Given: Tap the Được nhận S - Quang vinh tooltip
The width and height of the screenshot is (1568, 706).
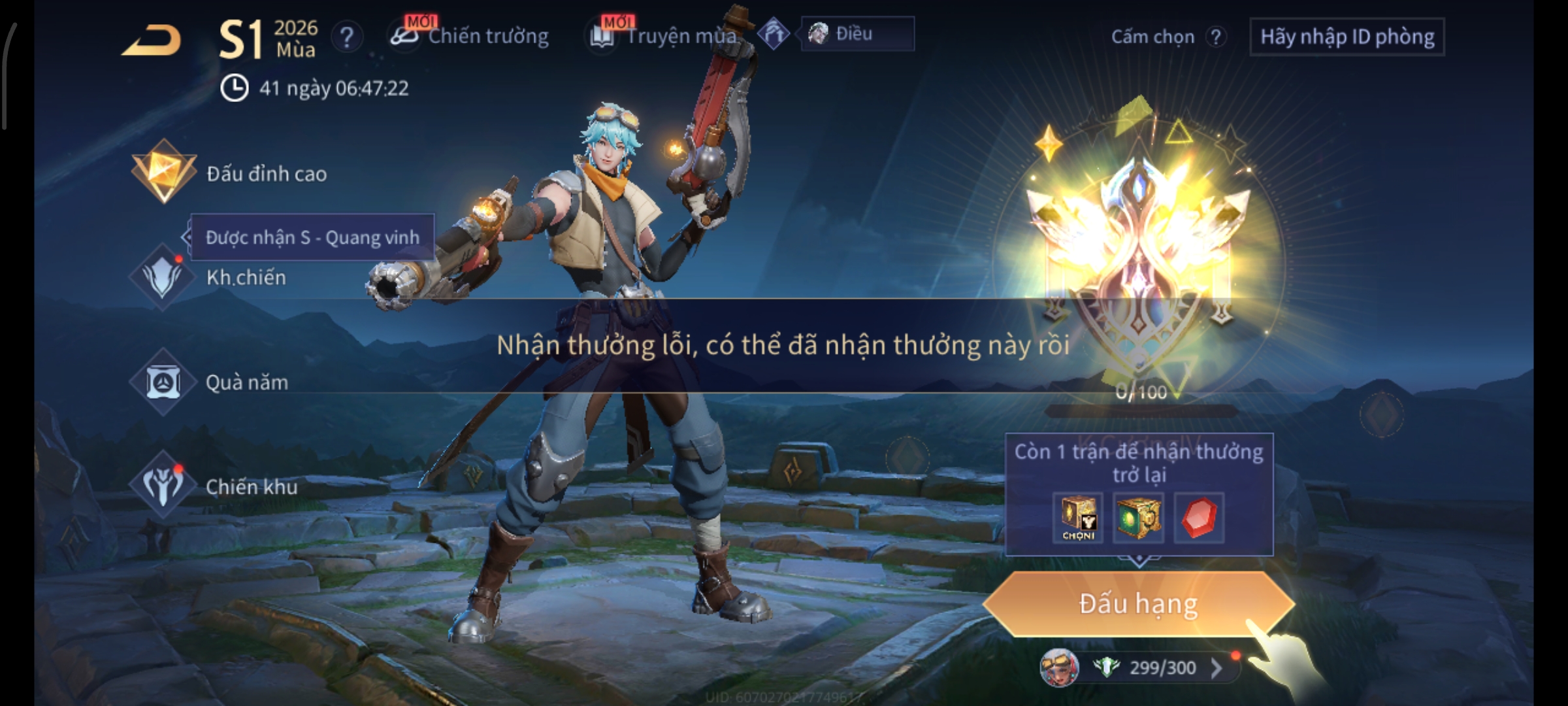Looking at the screenshot, I should [312, 237].
